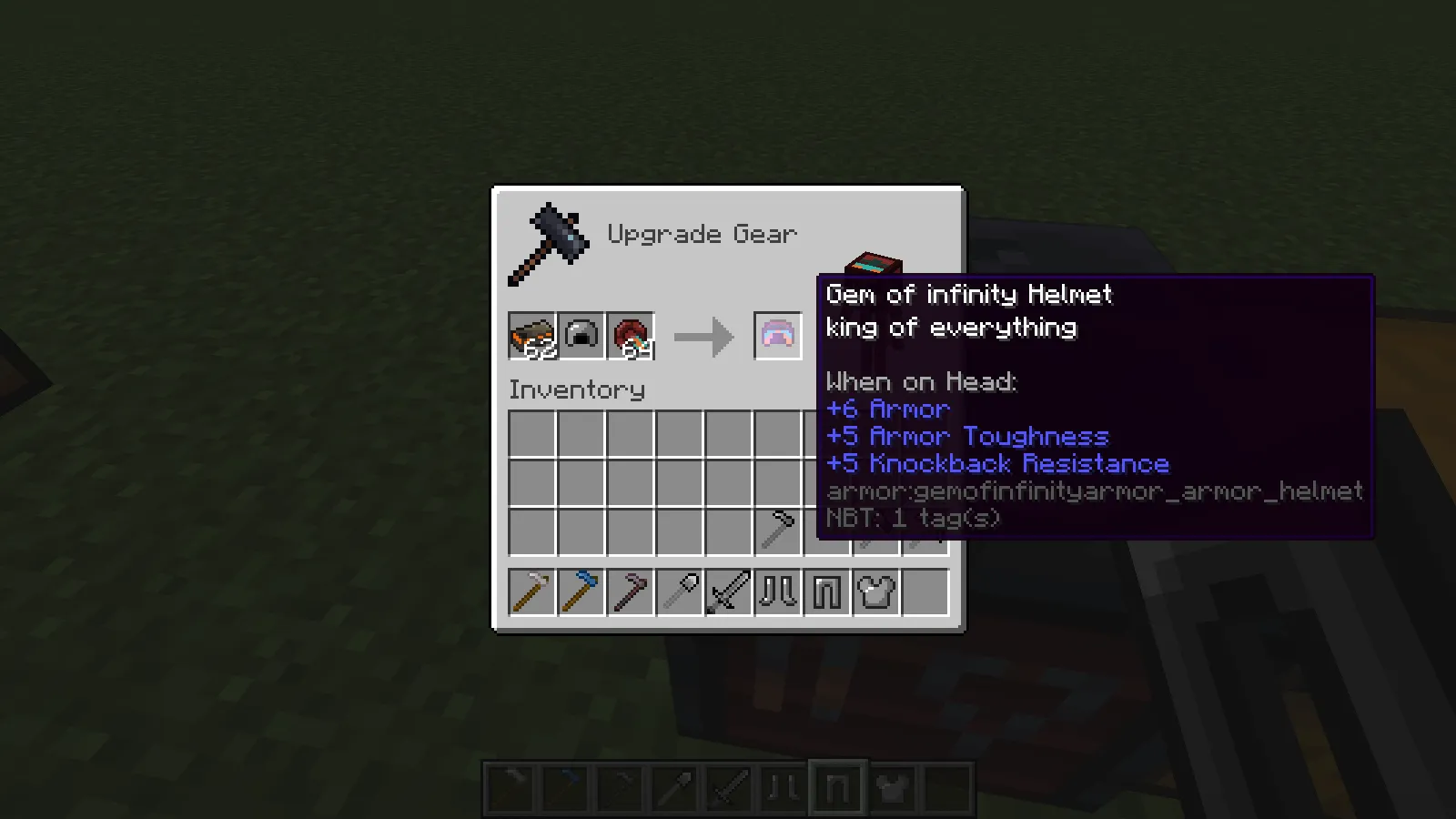Pick up the stacked armor material from the first input slot

[x=532, y=334]
